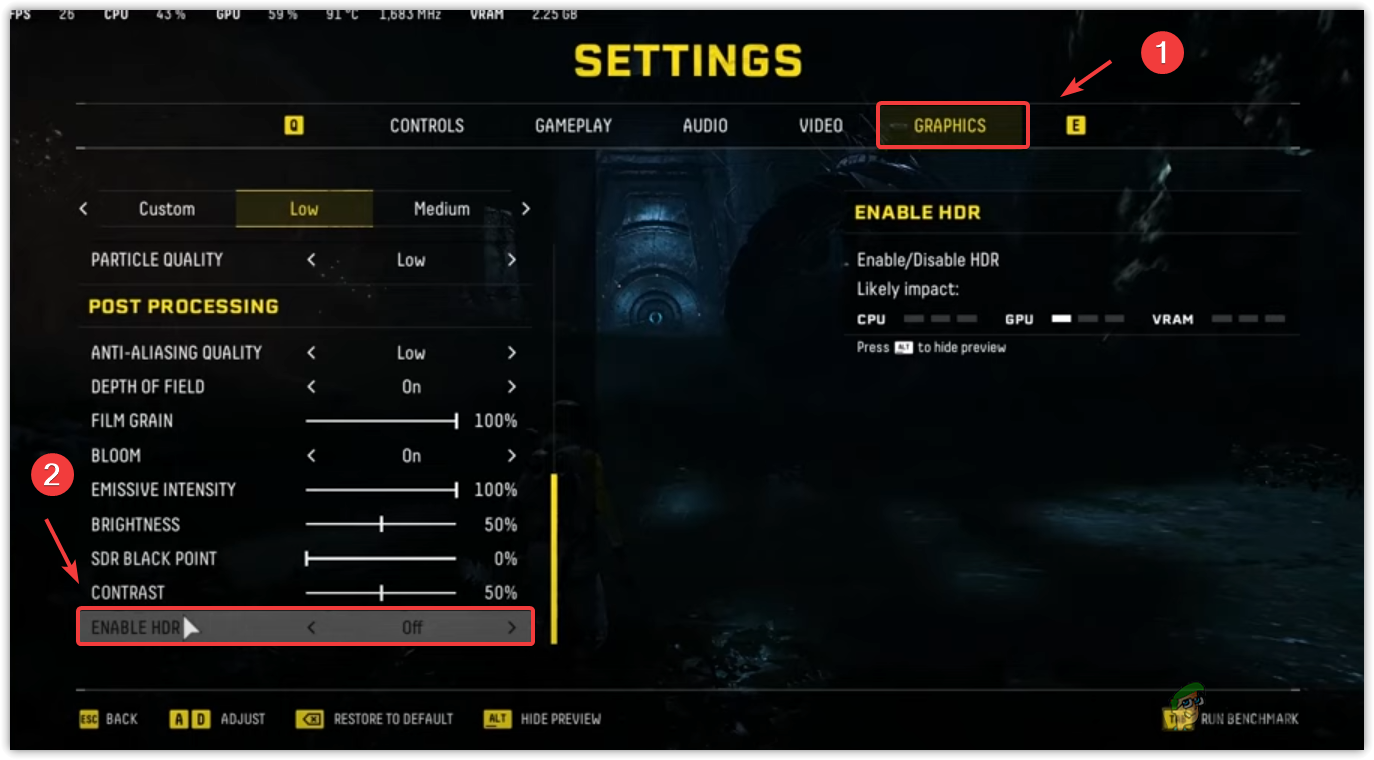The image size is (1374, 760).
Task: Switch Bloom setting with its left arrow
Action: 311,456
